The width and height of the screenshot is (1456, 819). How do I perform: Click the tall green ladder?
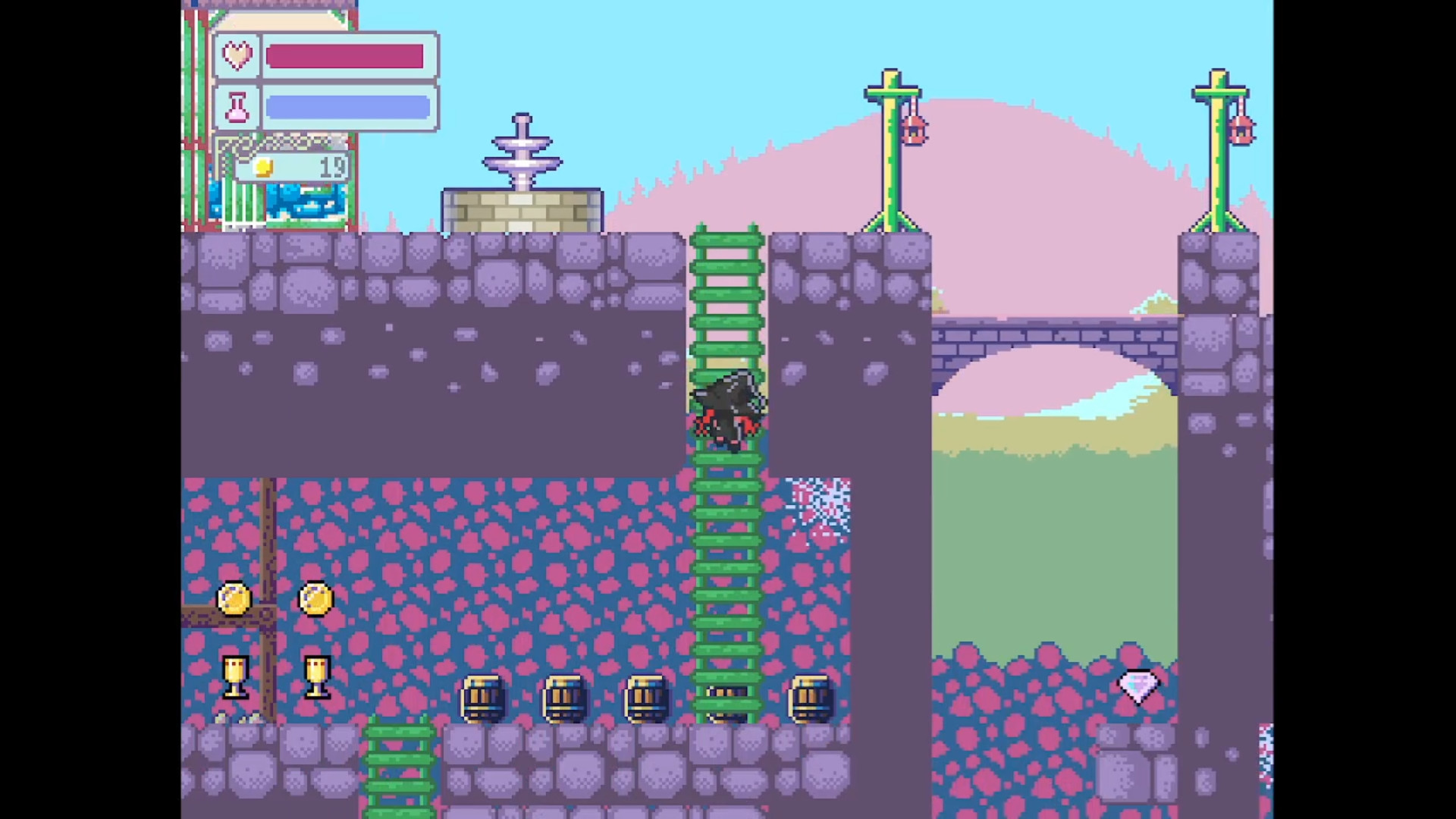726,531
